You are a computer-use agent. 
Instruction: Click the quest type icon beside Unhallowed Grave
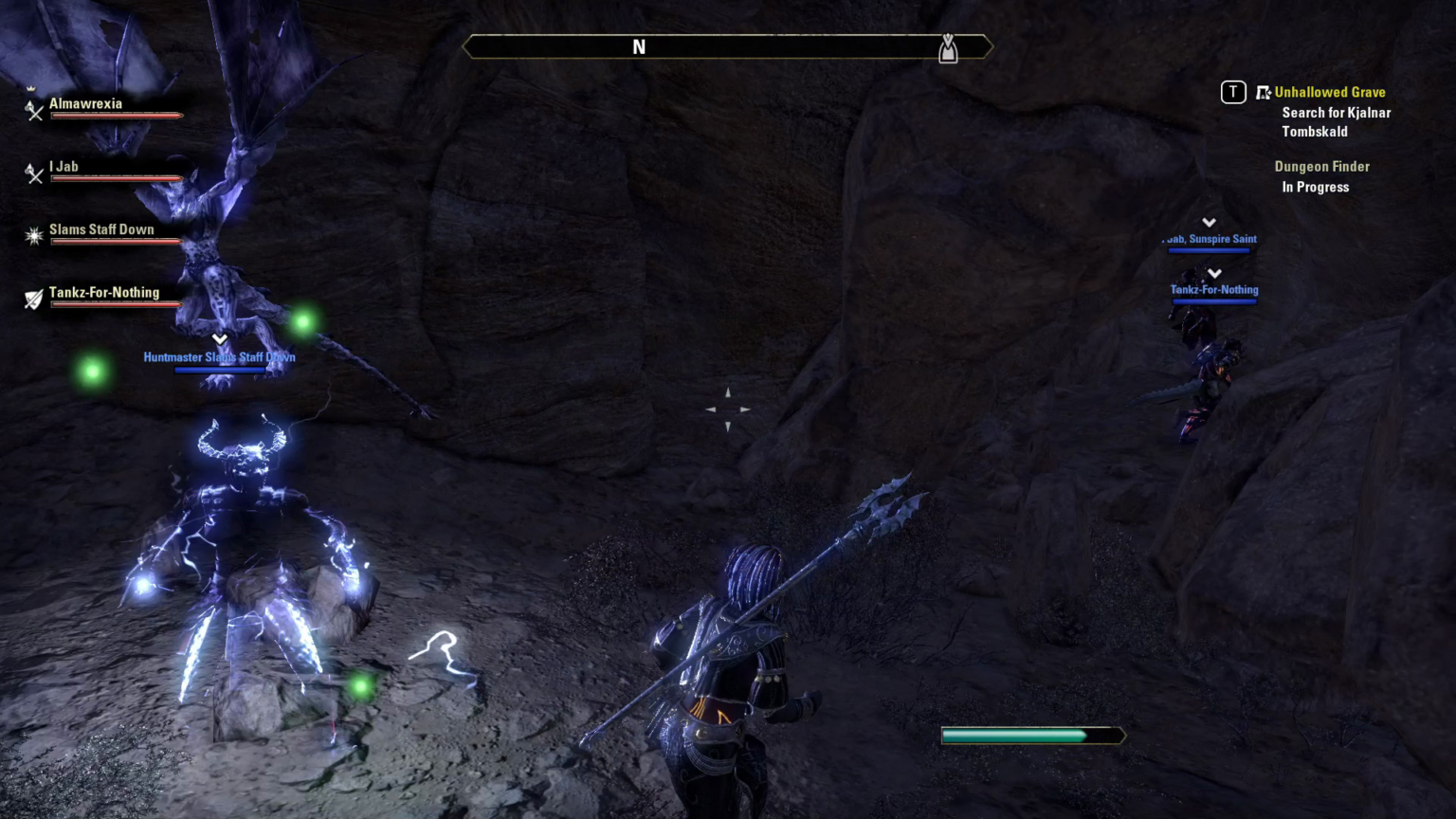coord(1264,92)
